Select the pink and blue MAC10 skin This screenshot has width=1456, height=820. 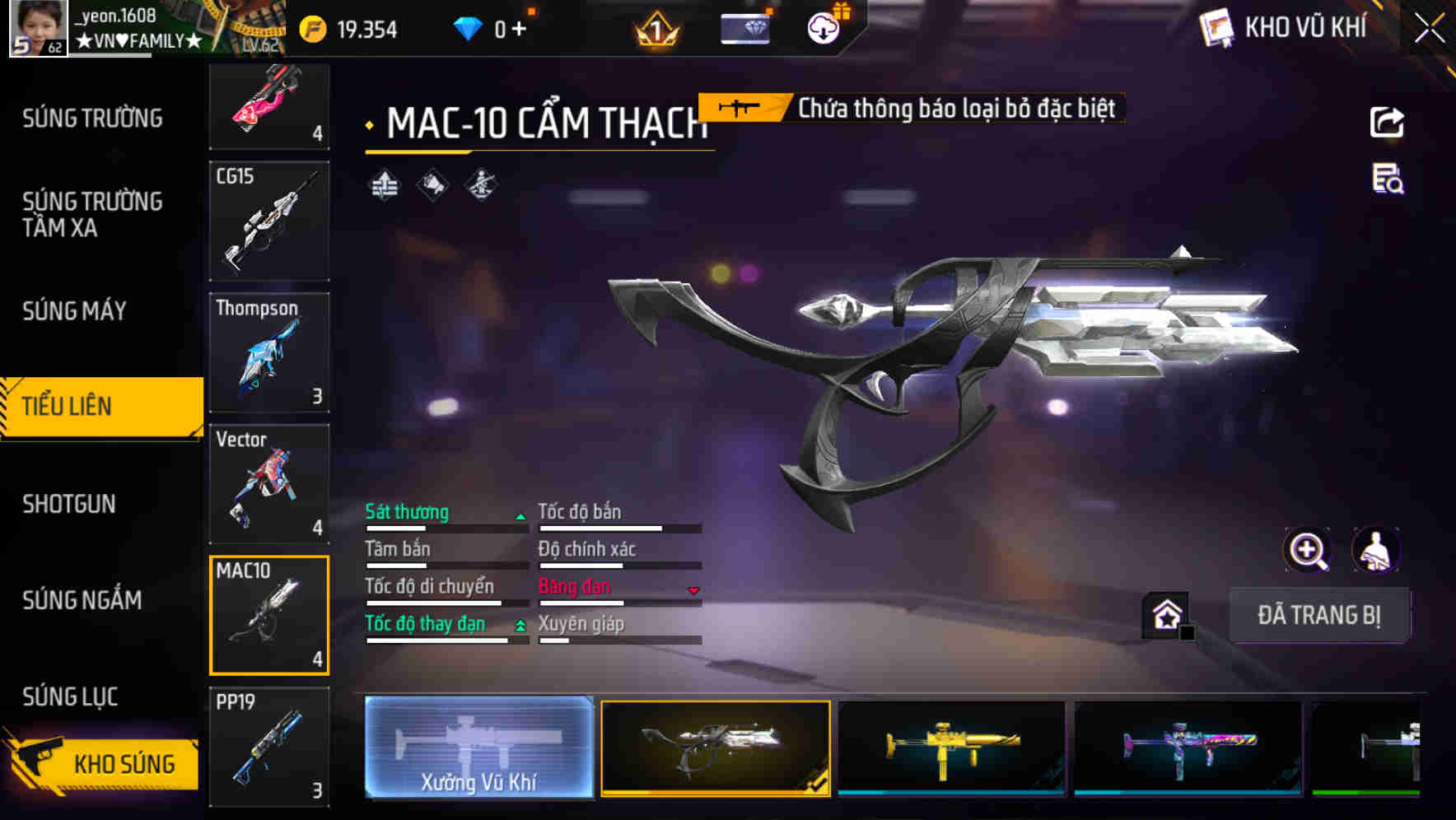click(1188, 748)
